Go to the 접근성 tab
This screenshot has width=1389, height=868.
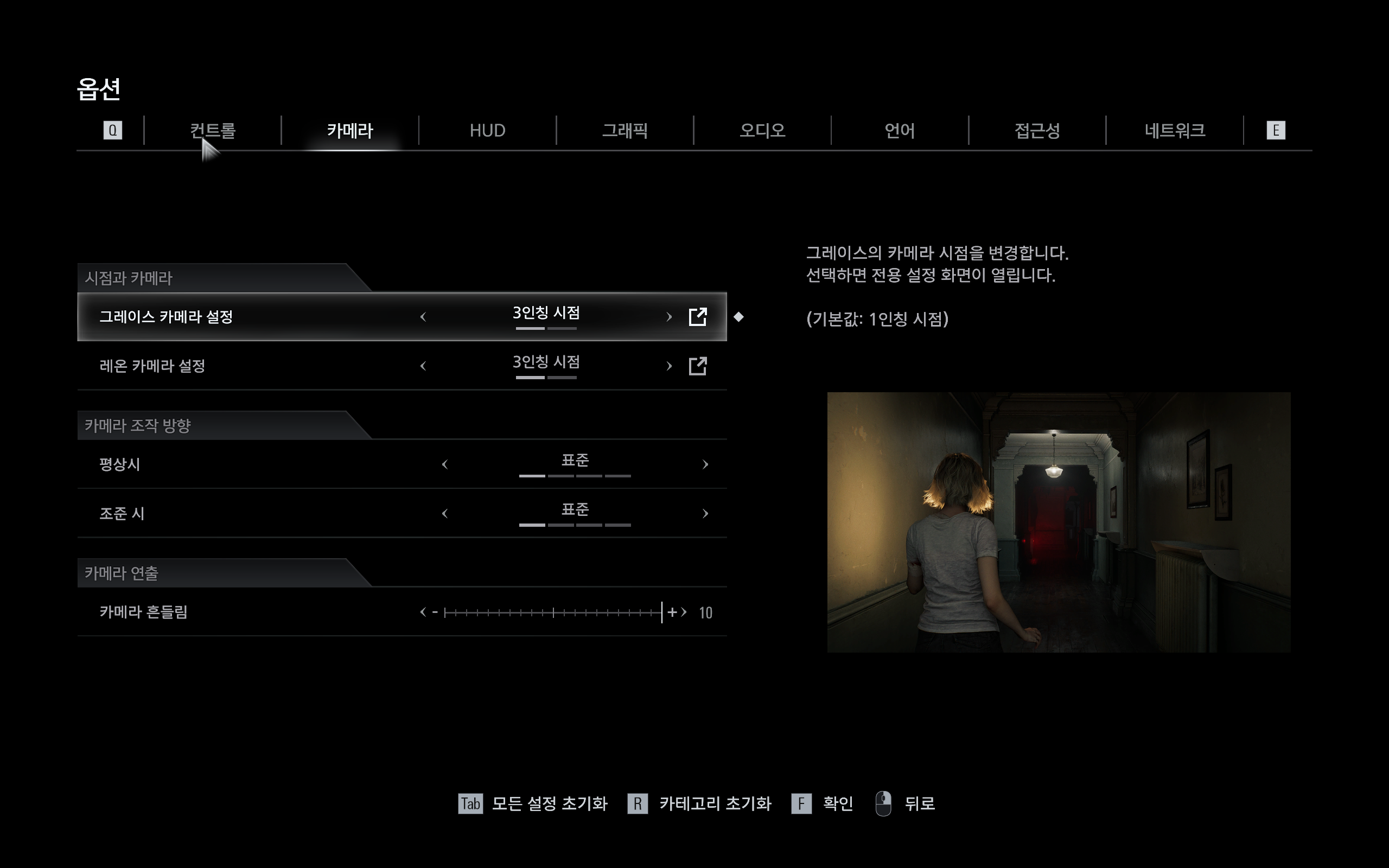1036,131
